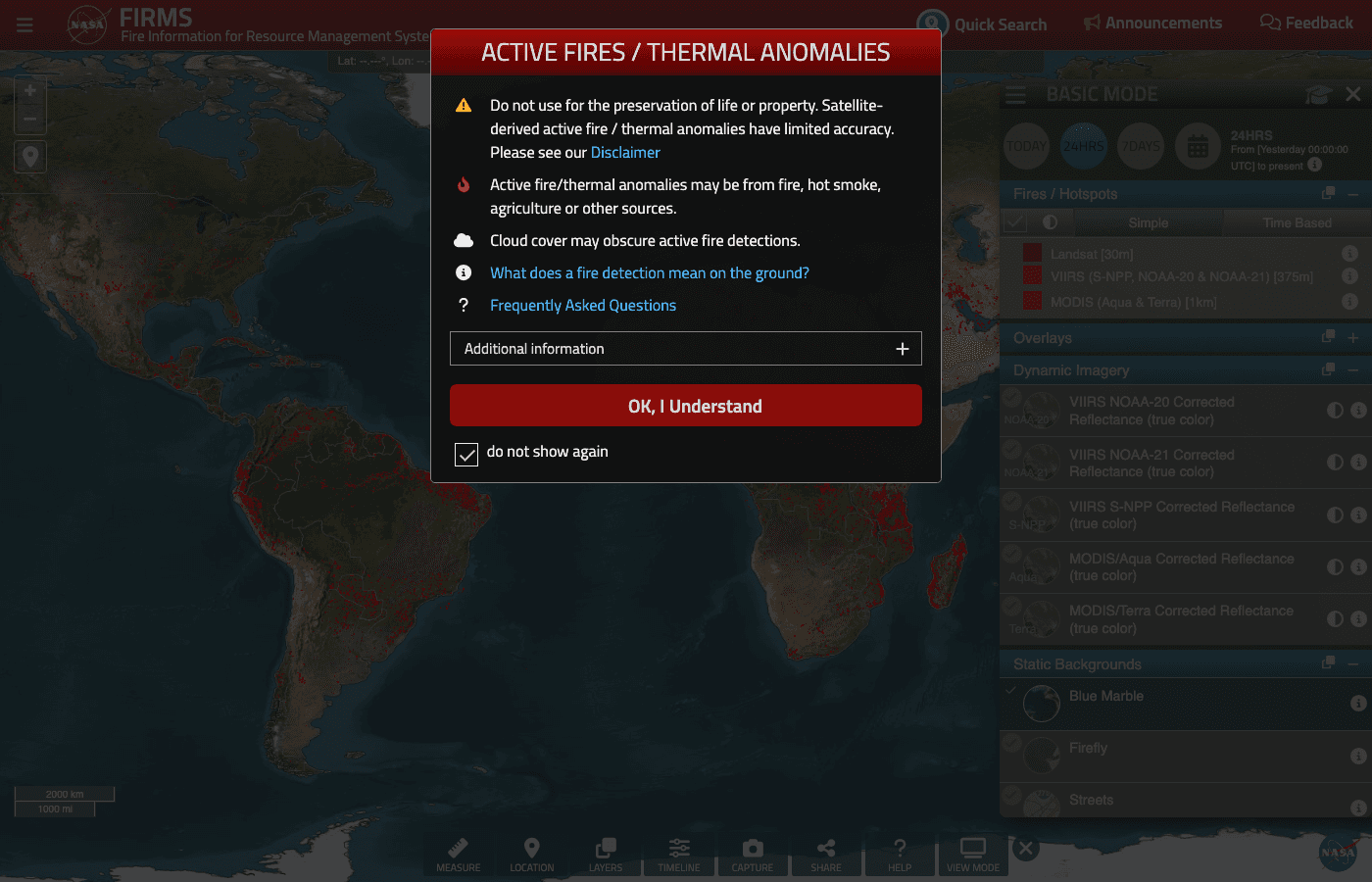Open the calendar date picker
Screen dimensions: 1372x882
point(1198,145)
